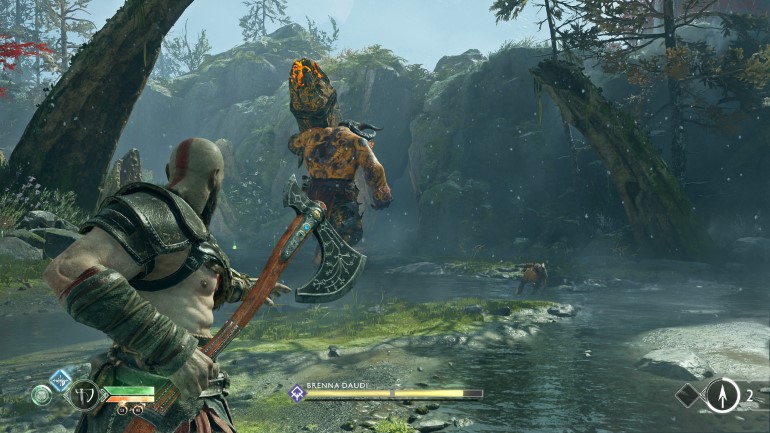Select Atreus's arrow icon
This screenshot has height=433, width=770.
pos(722,395)
